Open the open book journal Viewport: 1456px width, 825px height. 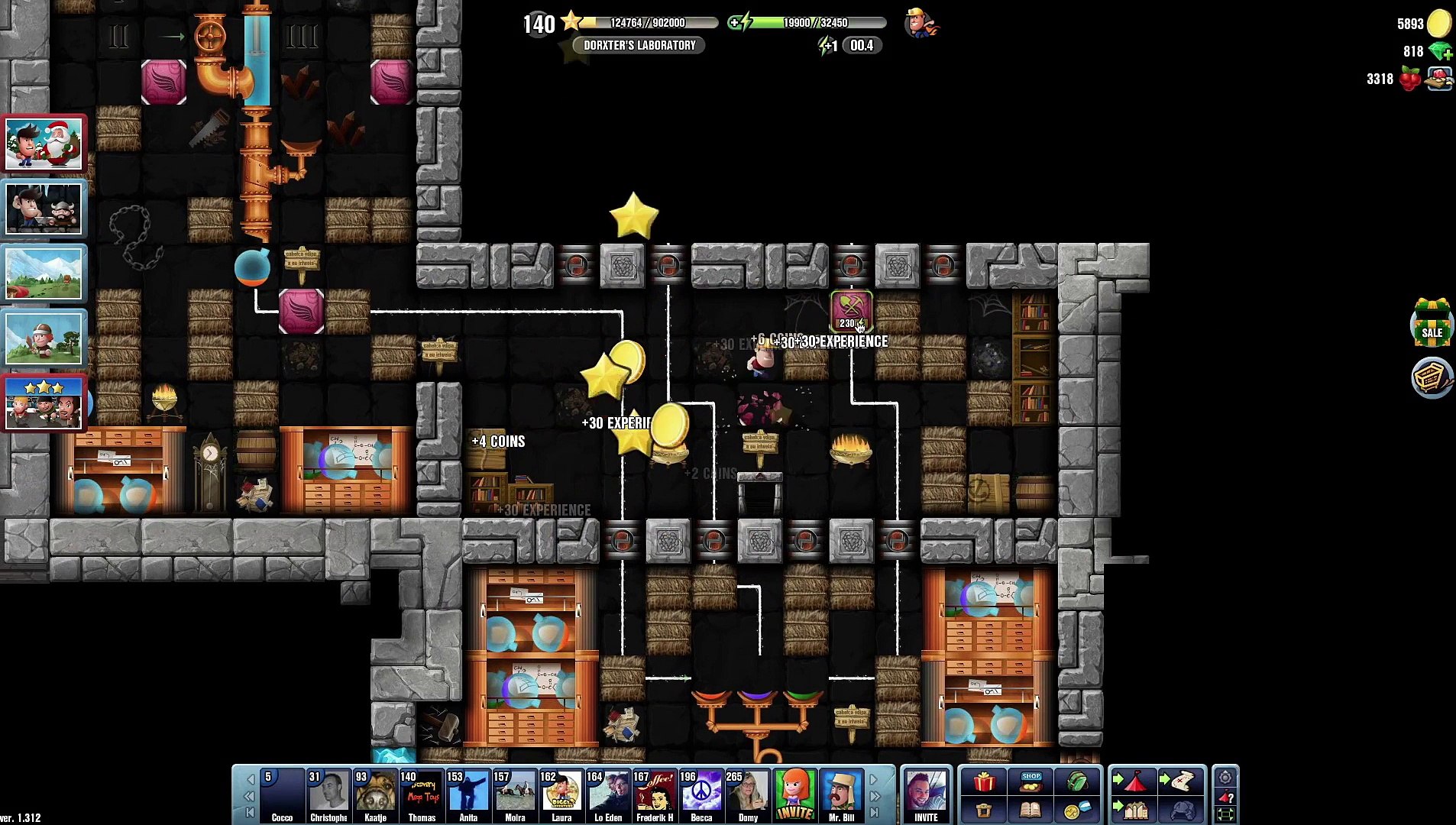point(1031,810)
